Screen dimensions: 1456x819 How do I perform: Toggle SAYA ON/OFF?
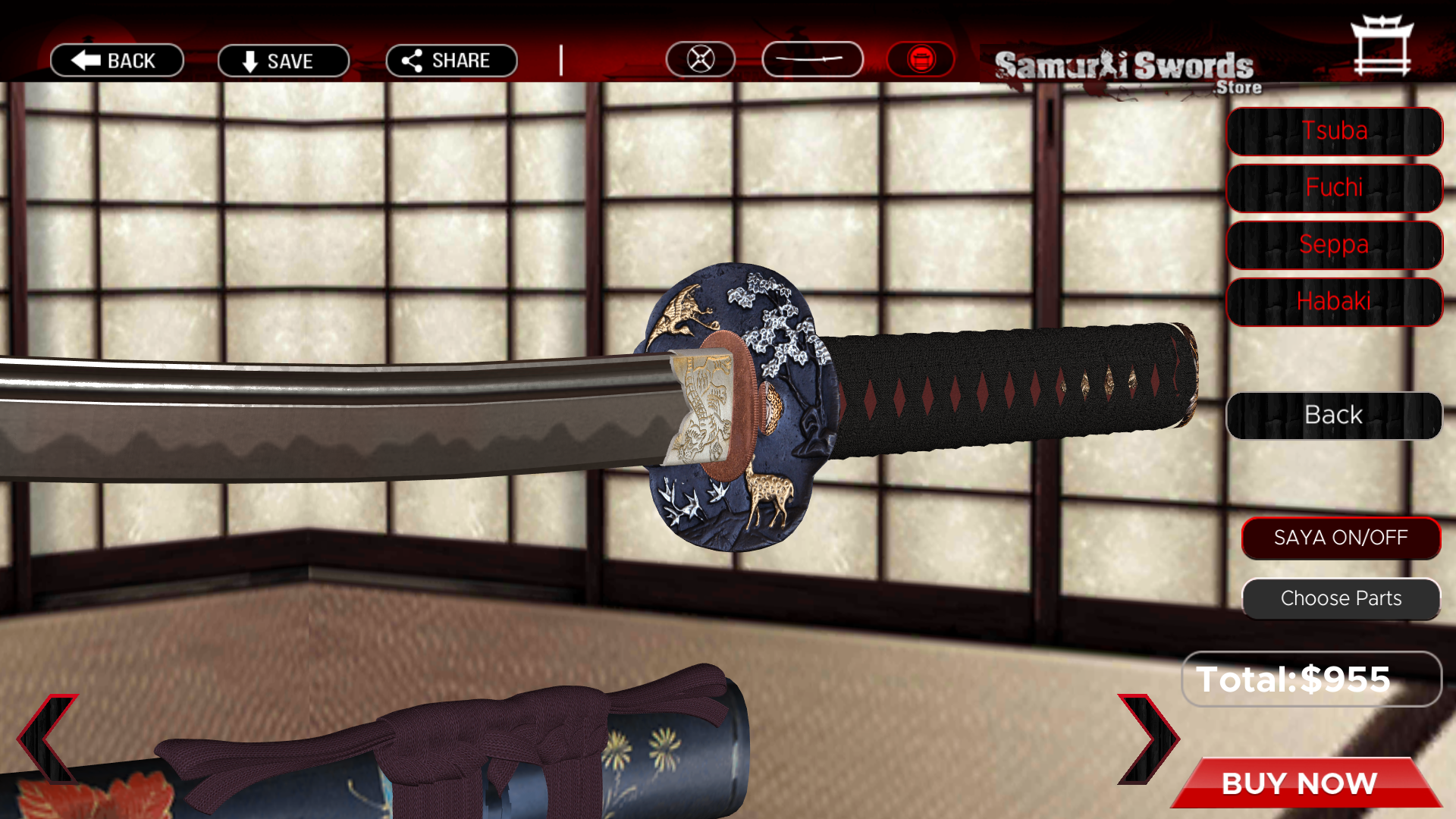click(1340, 538)
